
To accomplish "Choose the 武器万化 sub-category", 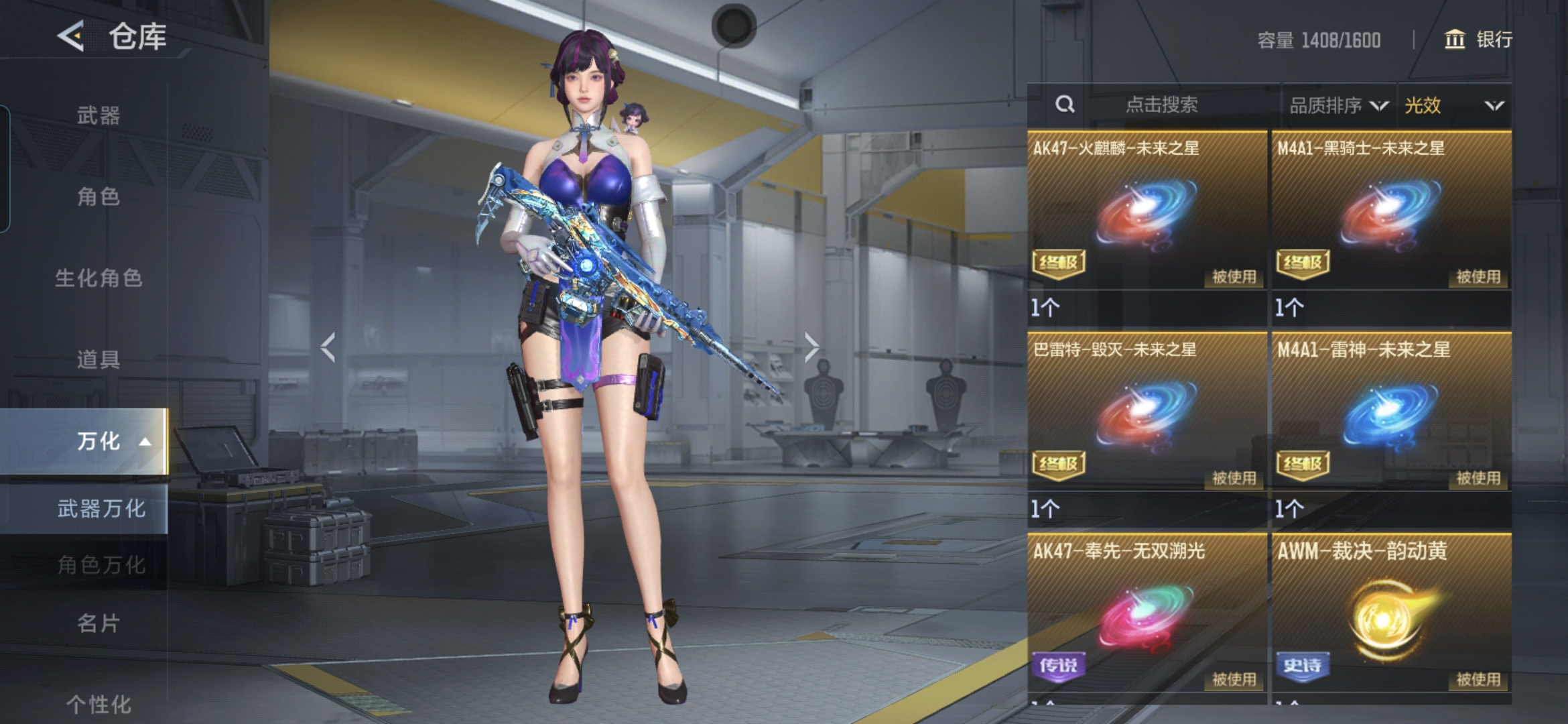I will pos(101,509).
